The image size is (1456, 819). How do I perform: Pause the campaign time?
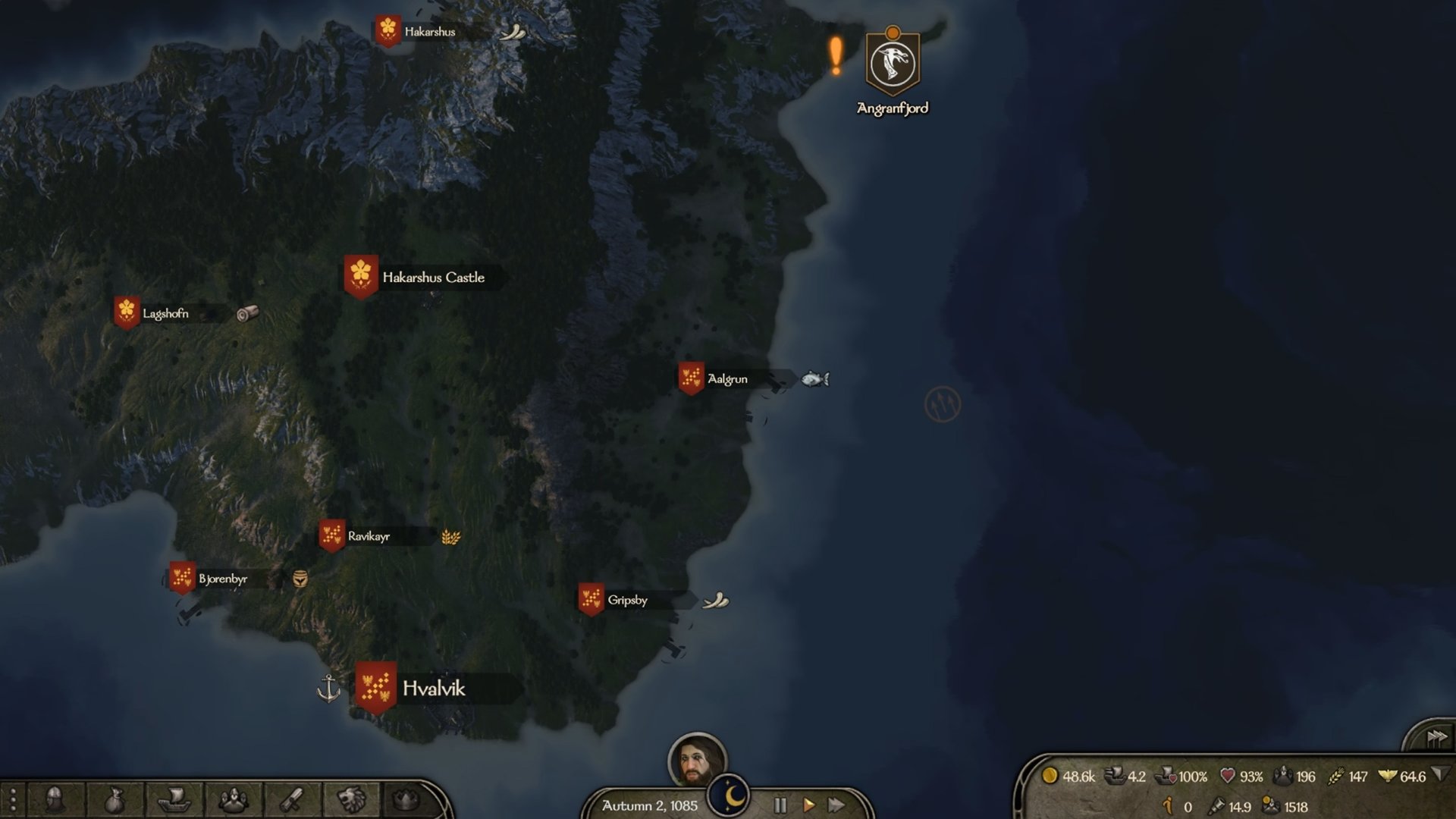click(780, 805)
